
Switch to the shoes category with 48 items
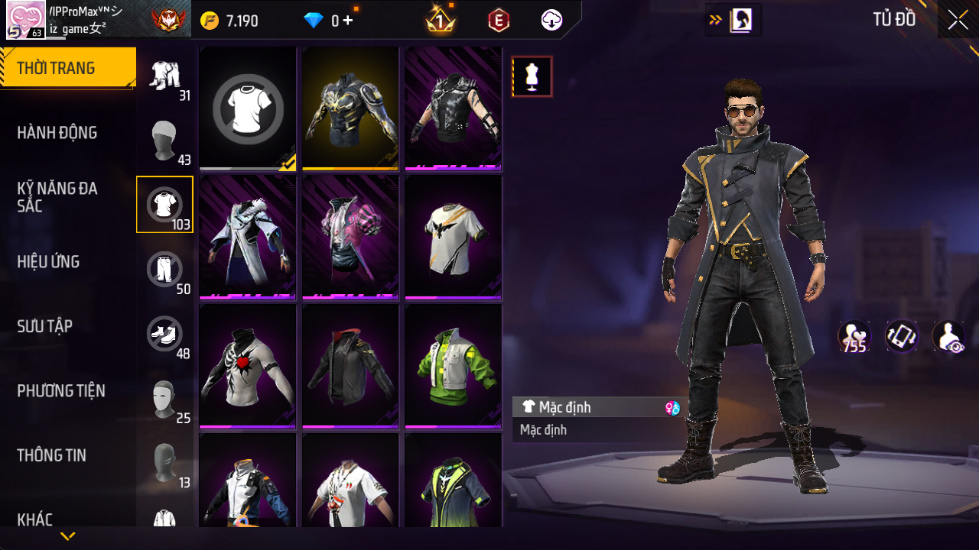(164, 336)
